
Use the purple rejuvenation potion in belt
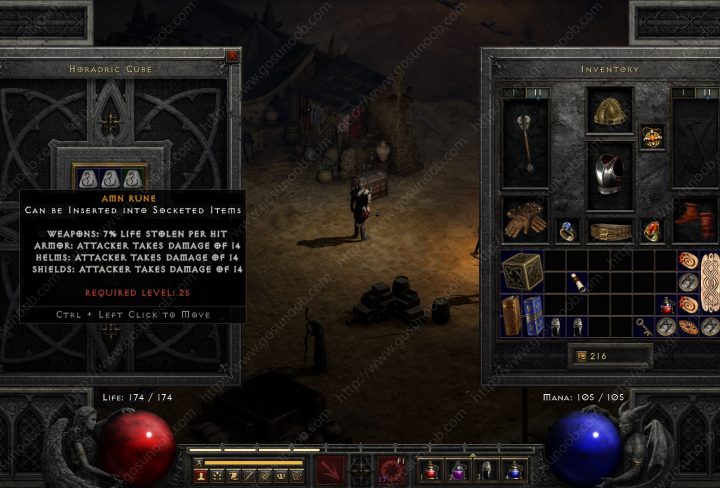(459, 469)
